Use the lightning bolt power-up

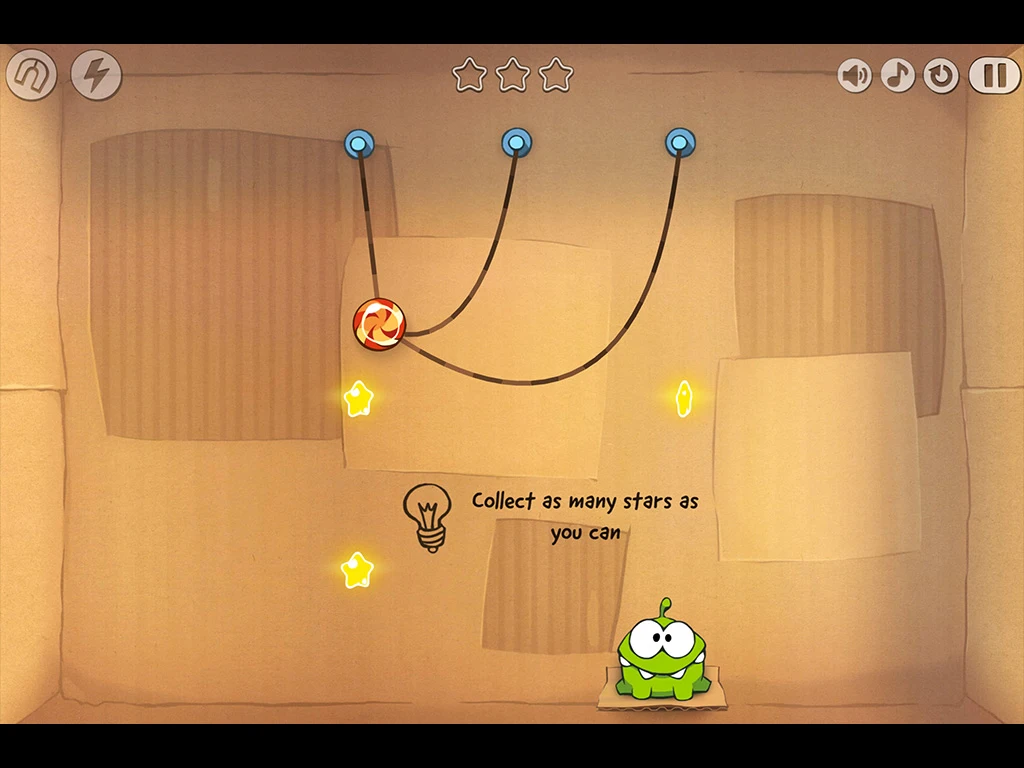[96, 75]
